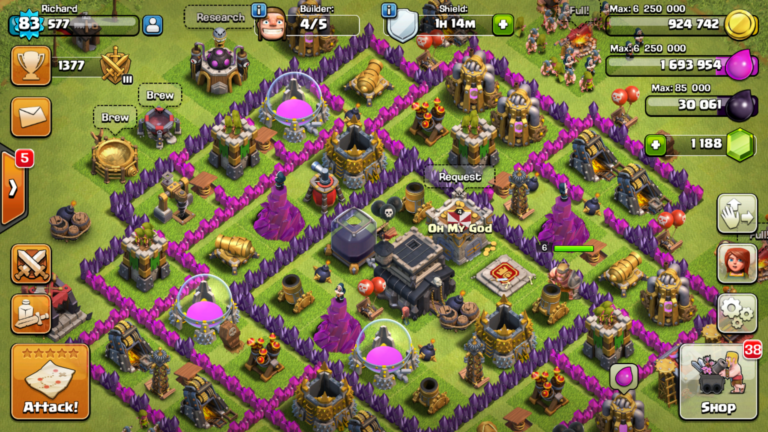Extend shield with the green plus button
Viewport: 768px width, 432px height.
click(502, 23)
